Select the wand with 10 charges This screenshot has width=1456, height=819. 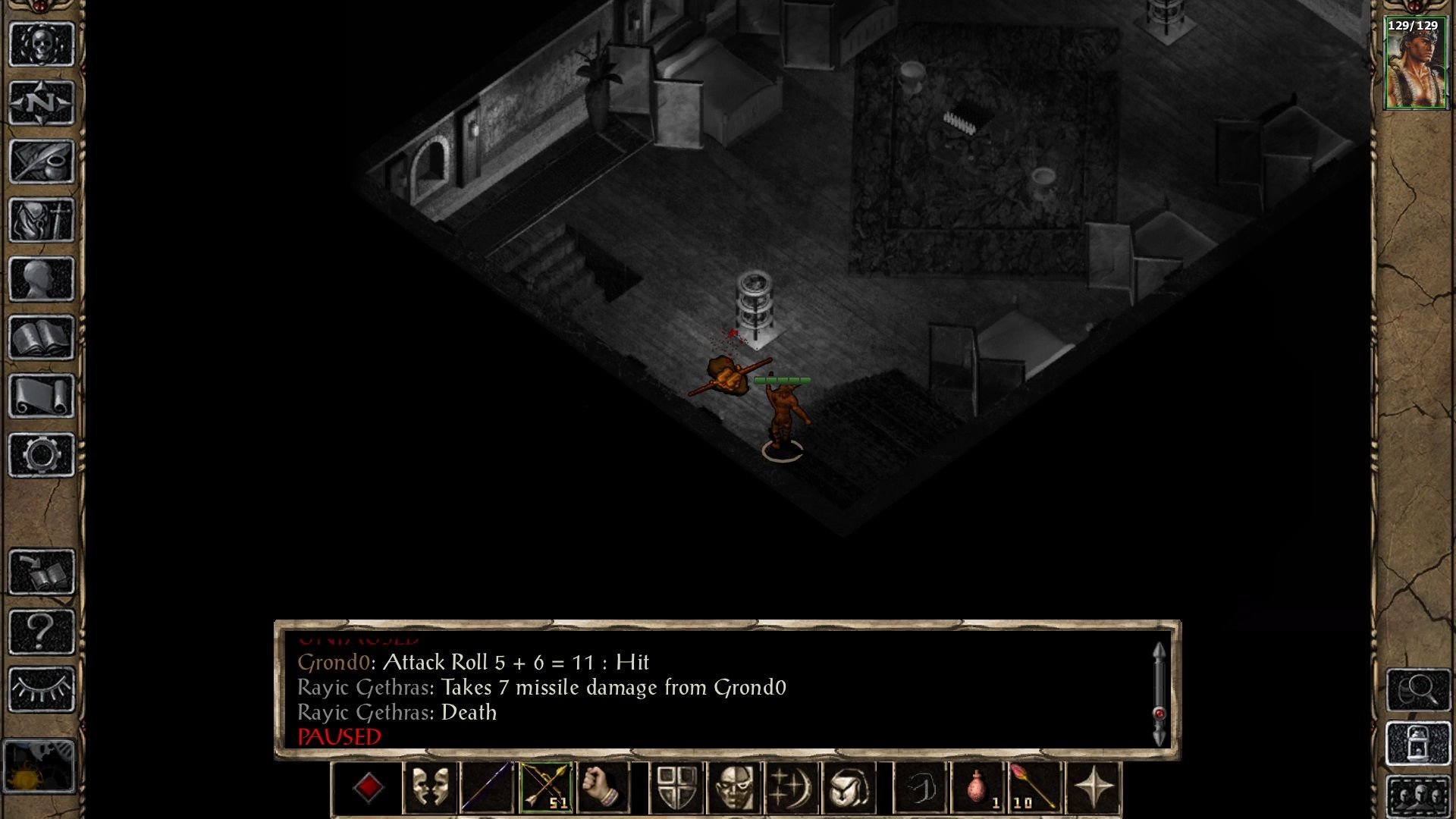(x=1034, y=788)
